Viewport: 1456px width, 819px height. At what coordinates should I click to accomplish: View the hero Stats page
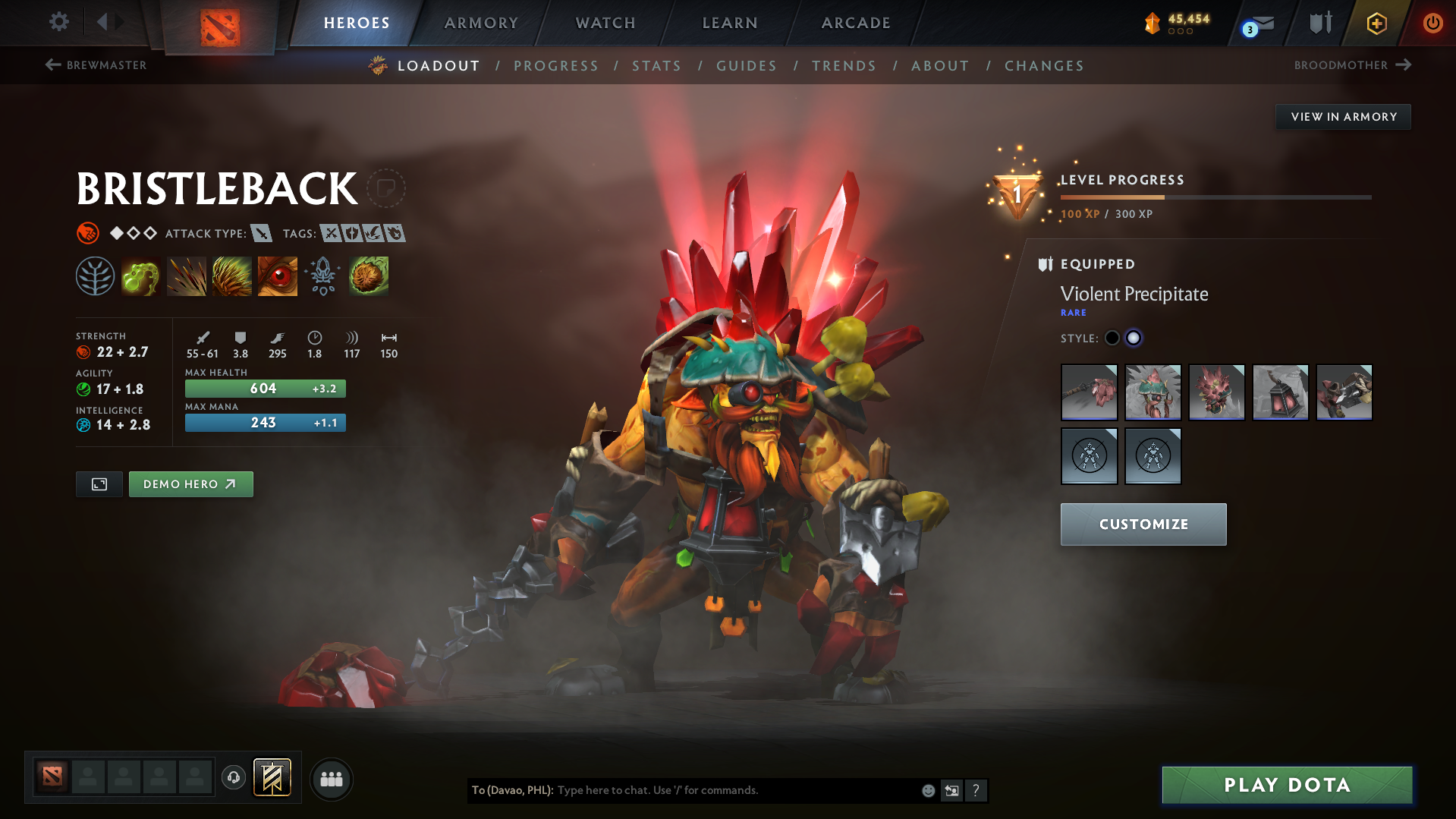pyautogui.click(x=656, y=66)
